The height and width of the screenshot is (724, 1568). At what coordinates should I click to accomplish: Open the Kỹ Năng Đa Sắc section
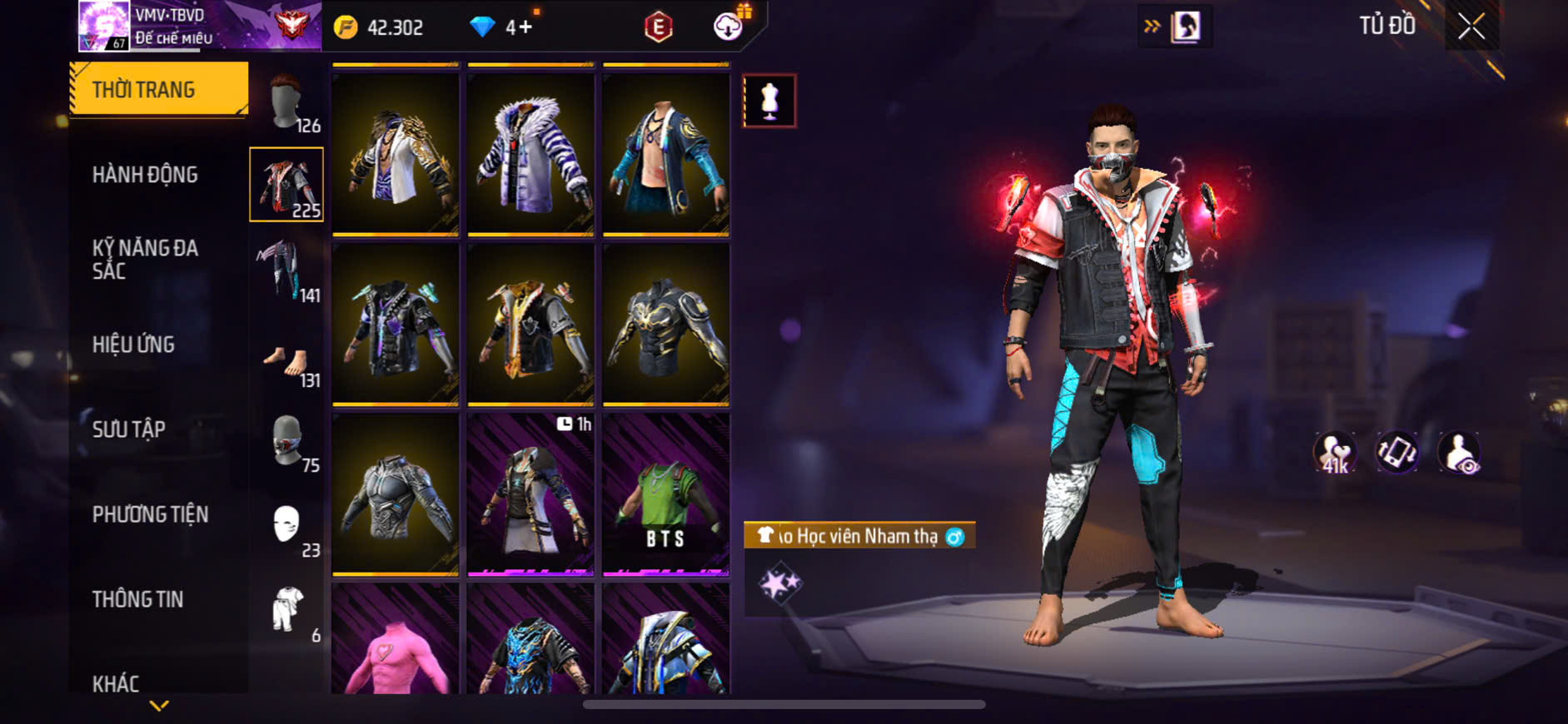pos(146,259)
